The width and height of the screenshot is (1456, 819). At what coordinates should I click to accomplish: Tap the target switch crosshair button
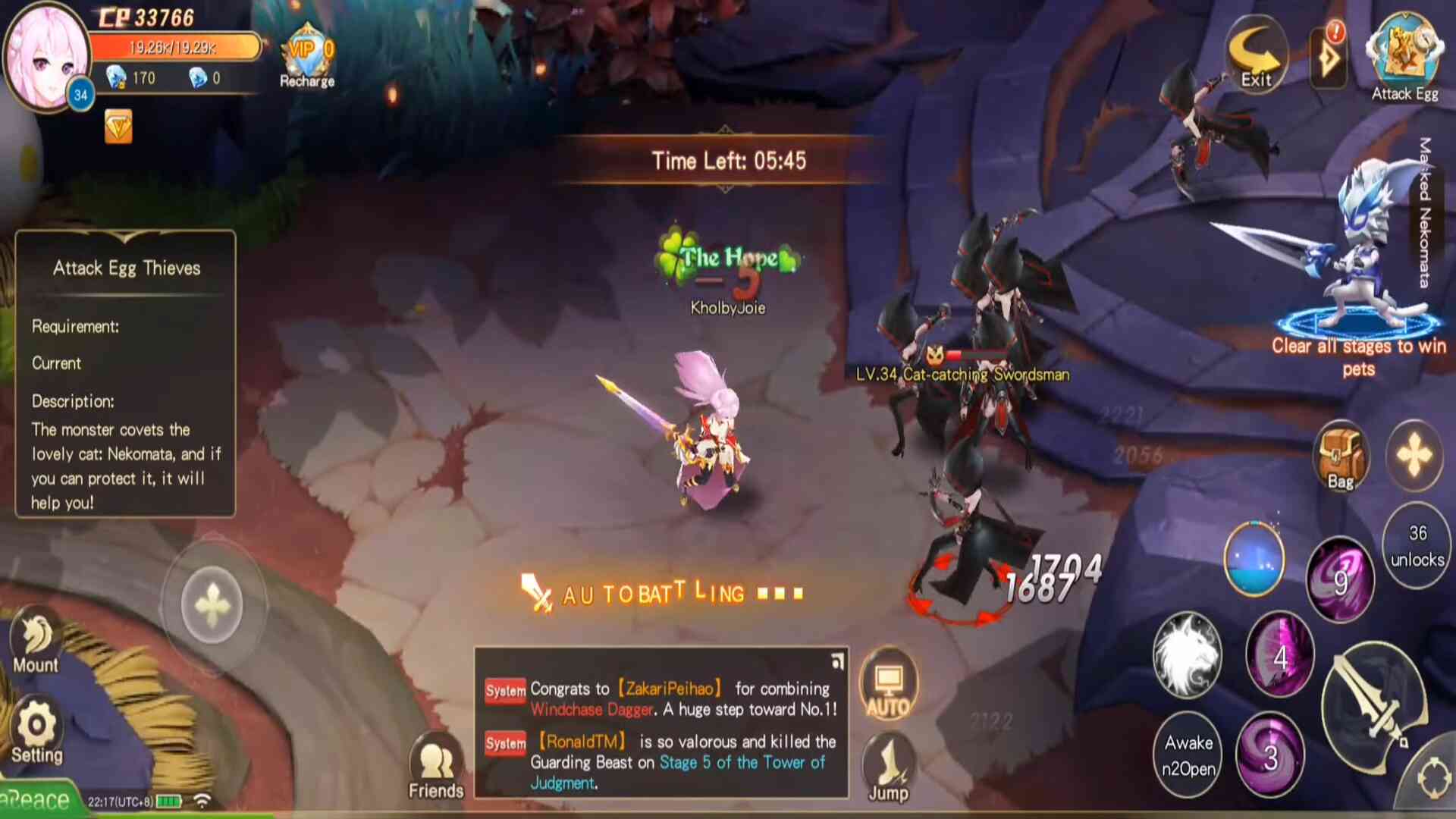[1433, 778]
